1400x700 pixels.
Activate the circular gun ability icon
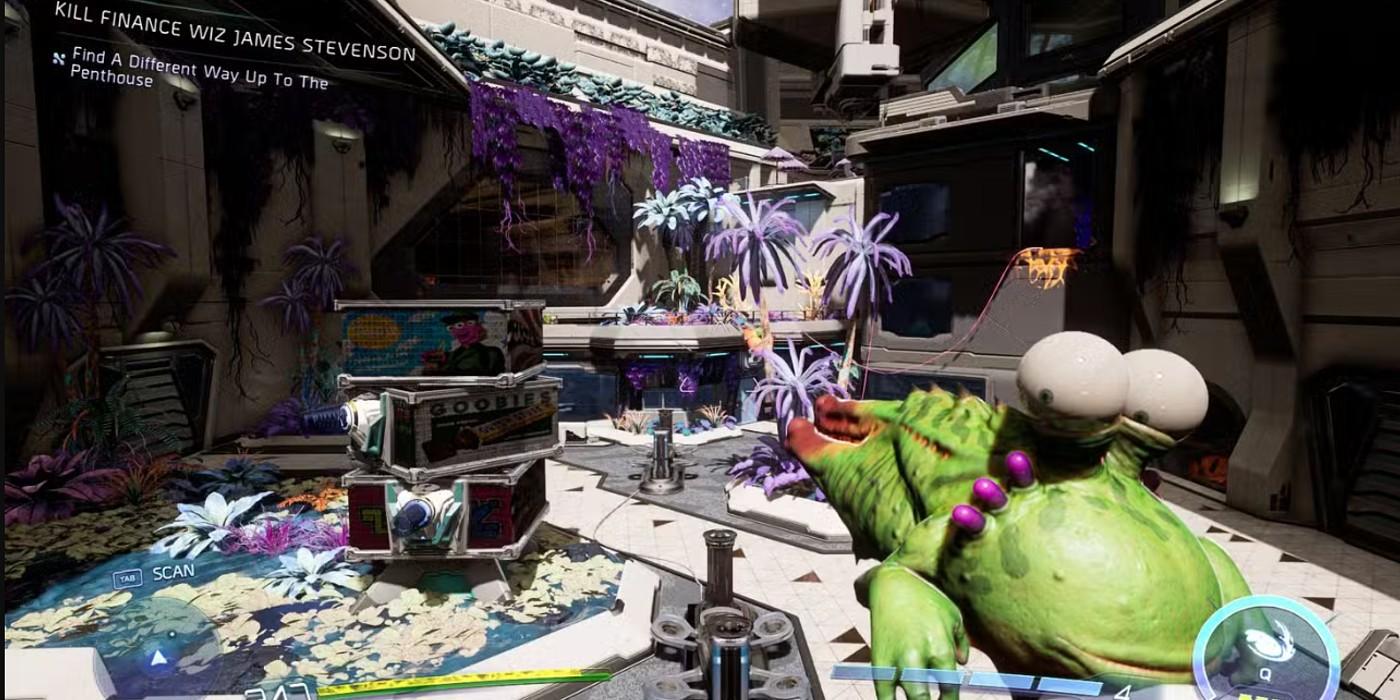pos(1265,648)
